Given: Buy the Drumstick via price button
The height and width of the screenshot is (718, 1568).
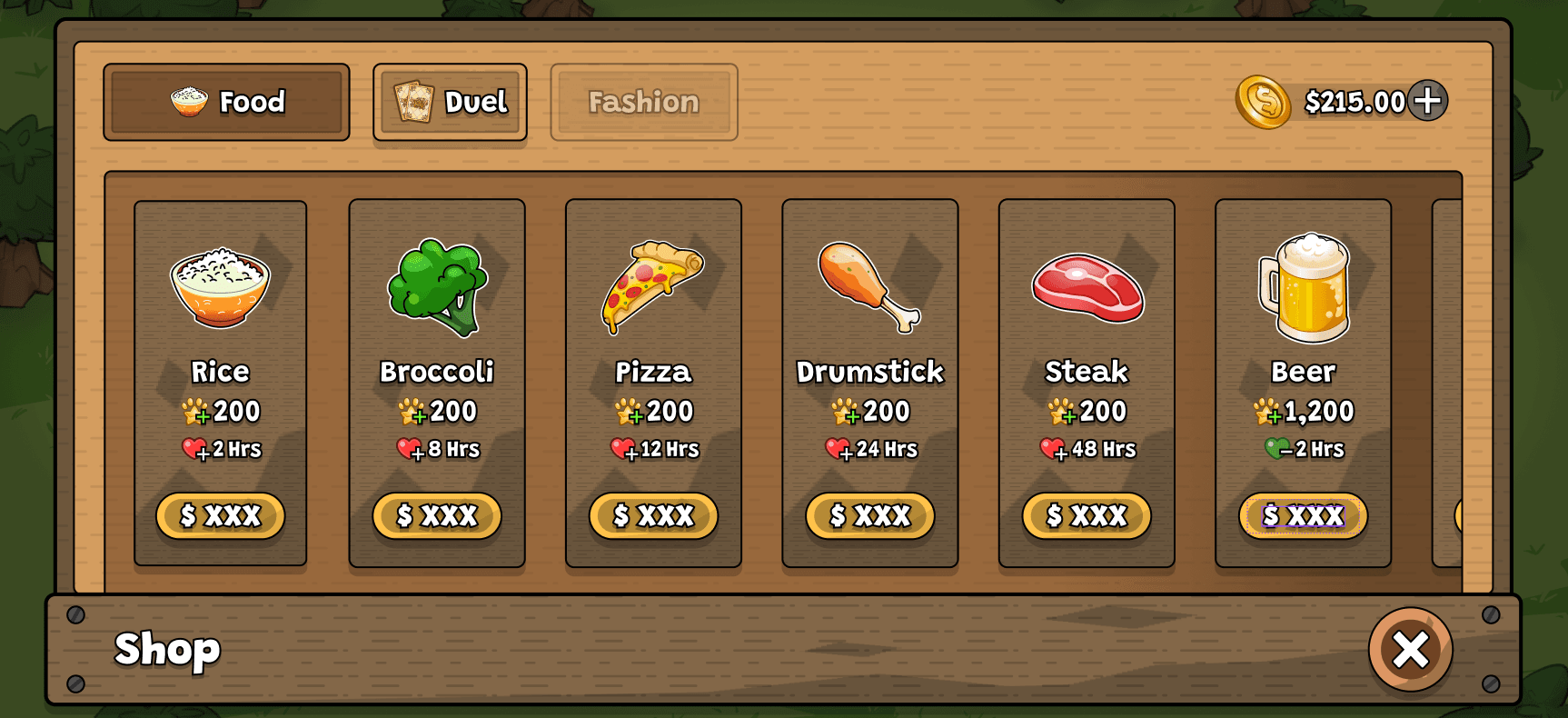Looking at the screenshot, I should pos(869,516).
